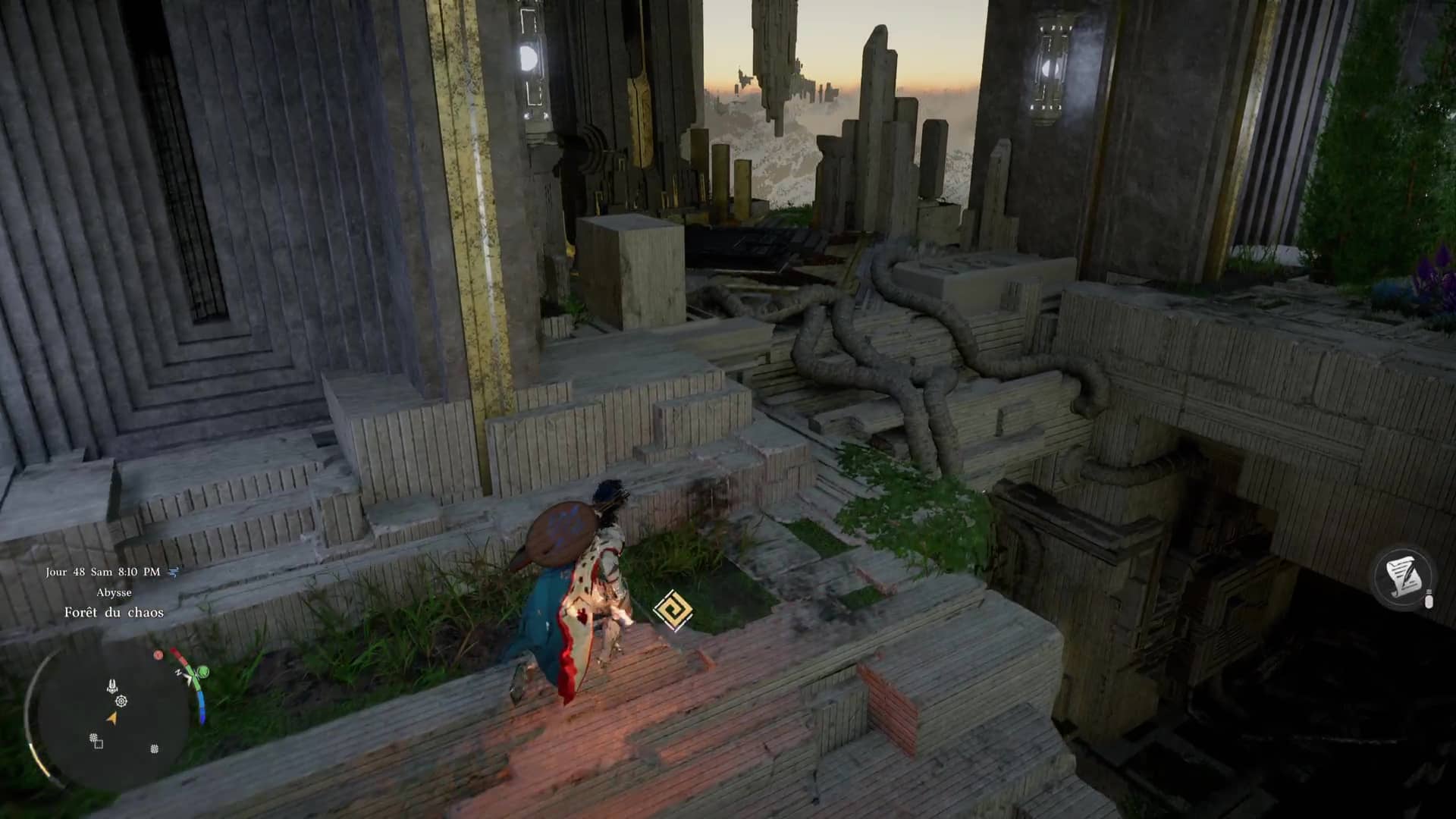Click the circular minimap
Viewport: 1456px width, 819px height.
point(112,717)
